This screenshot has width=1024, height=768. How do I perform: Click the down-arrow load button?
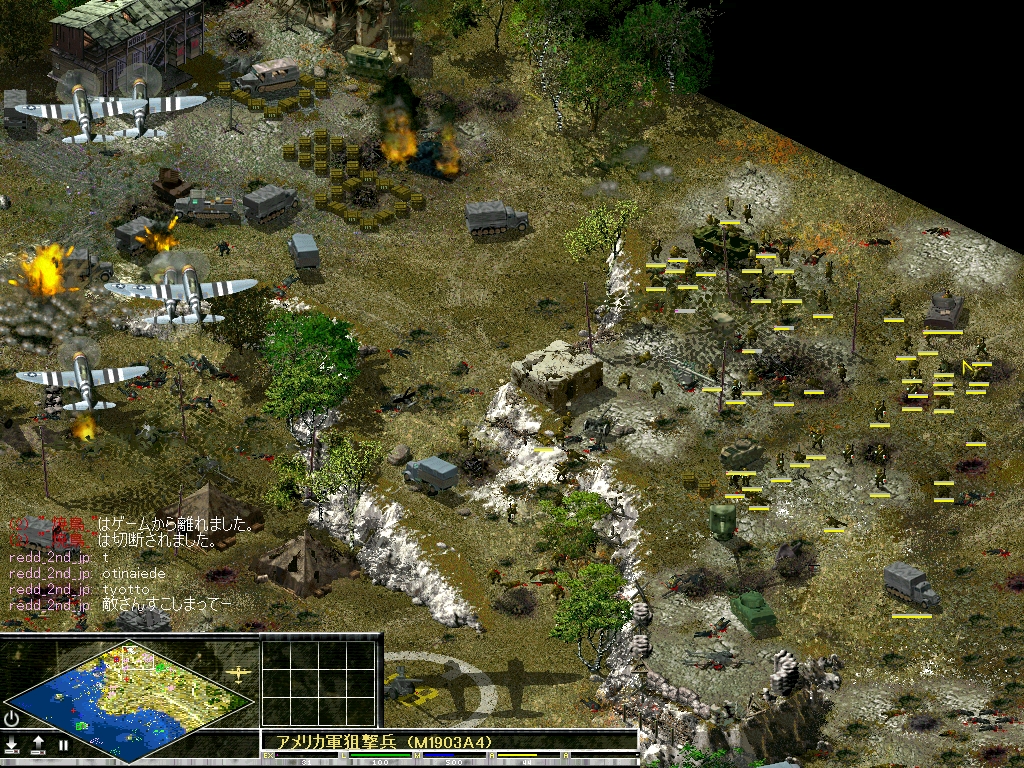(x=12, y=744)
